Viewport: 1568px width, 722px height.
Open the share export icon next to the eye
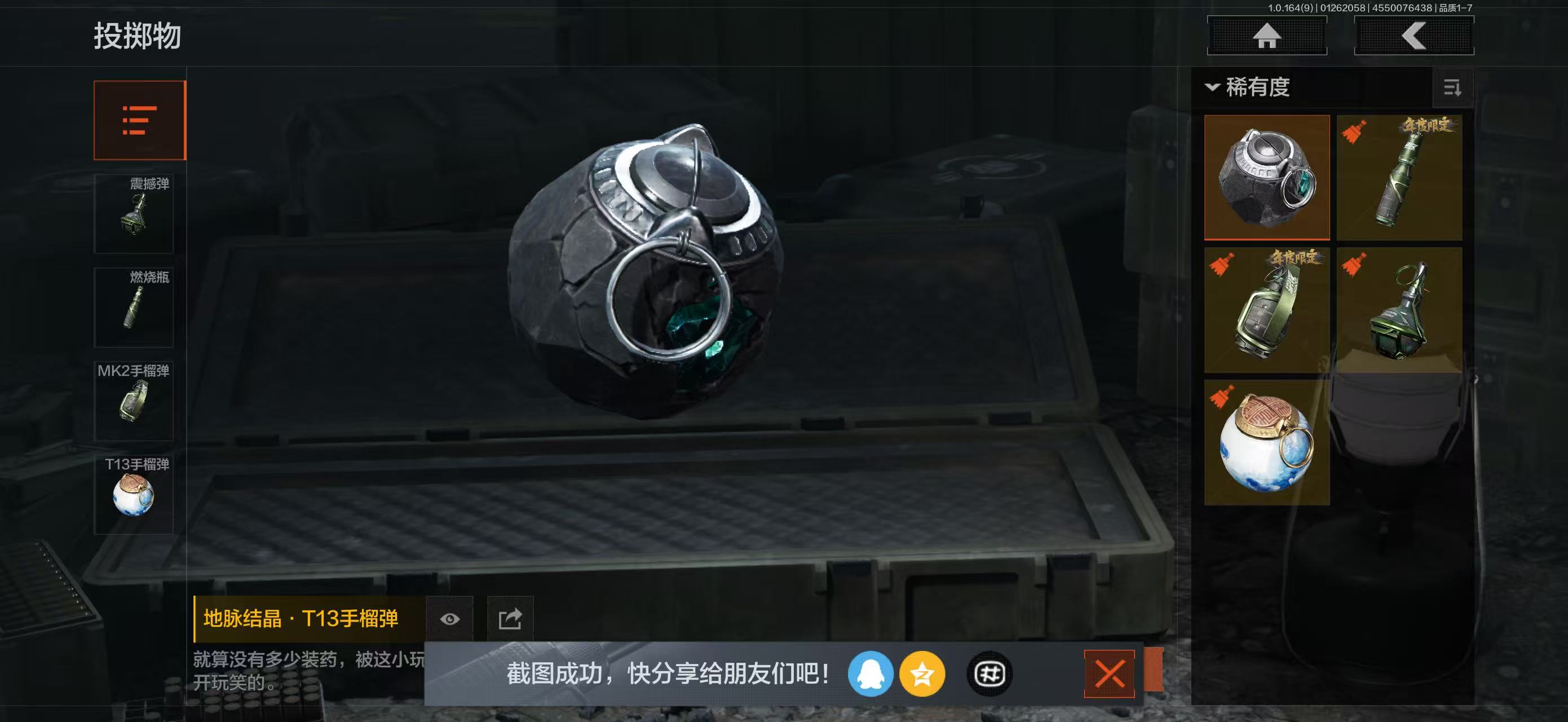coord(511,619)
